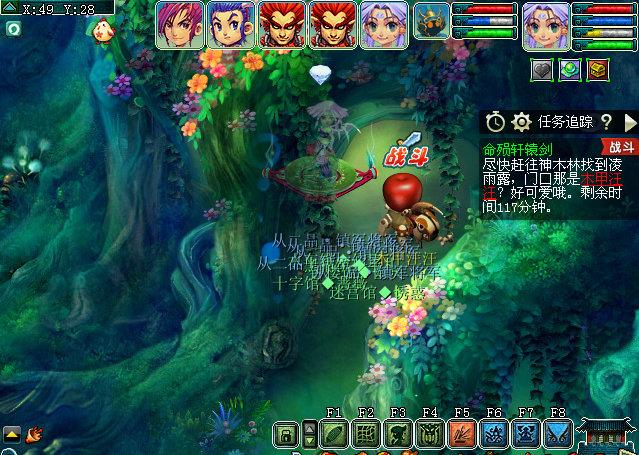639x455 pixels.
Task: Activate the F2 grid skill slot
Action: coord(366,434)
